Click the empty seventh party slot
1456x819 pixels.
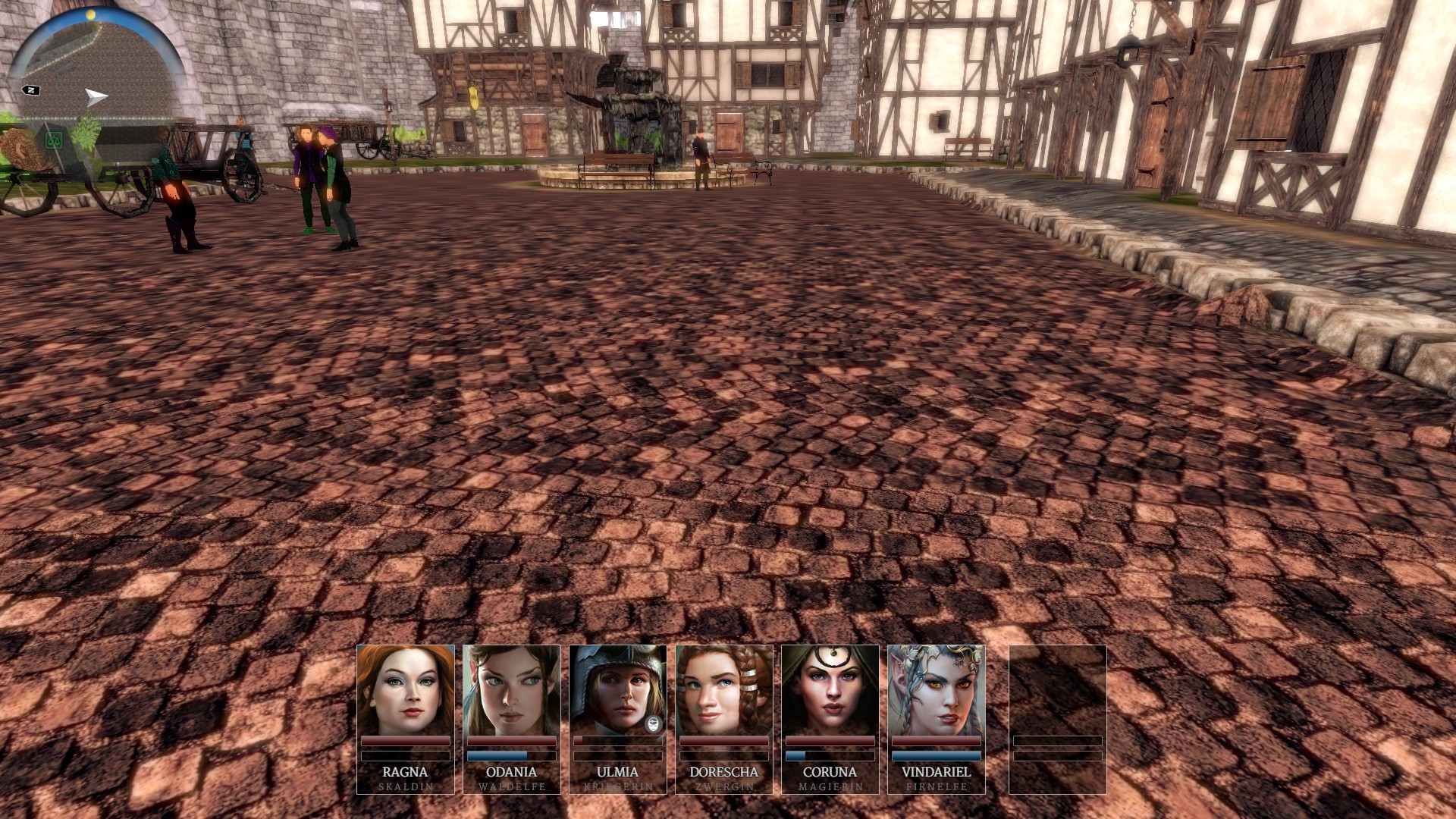[1057, 718]
